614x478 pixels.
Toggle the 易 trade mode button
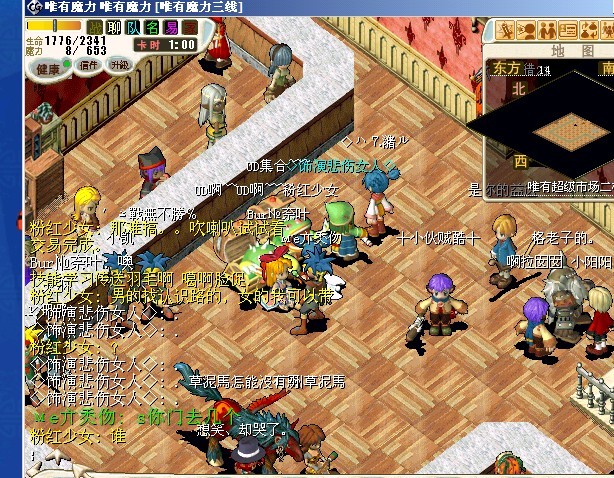click(x=170, y=27)
